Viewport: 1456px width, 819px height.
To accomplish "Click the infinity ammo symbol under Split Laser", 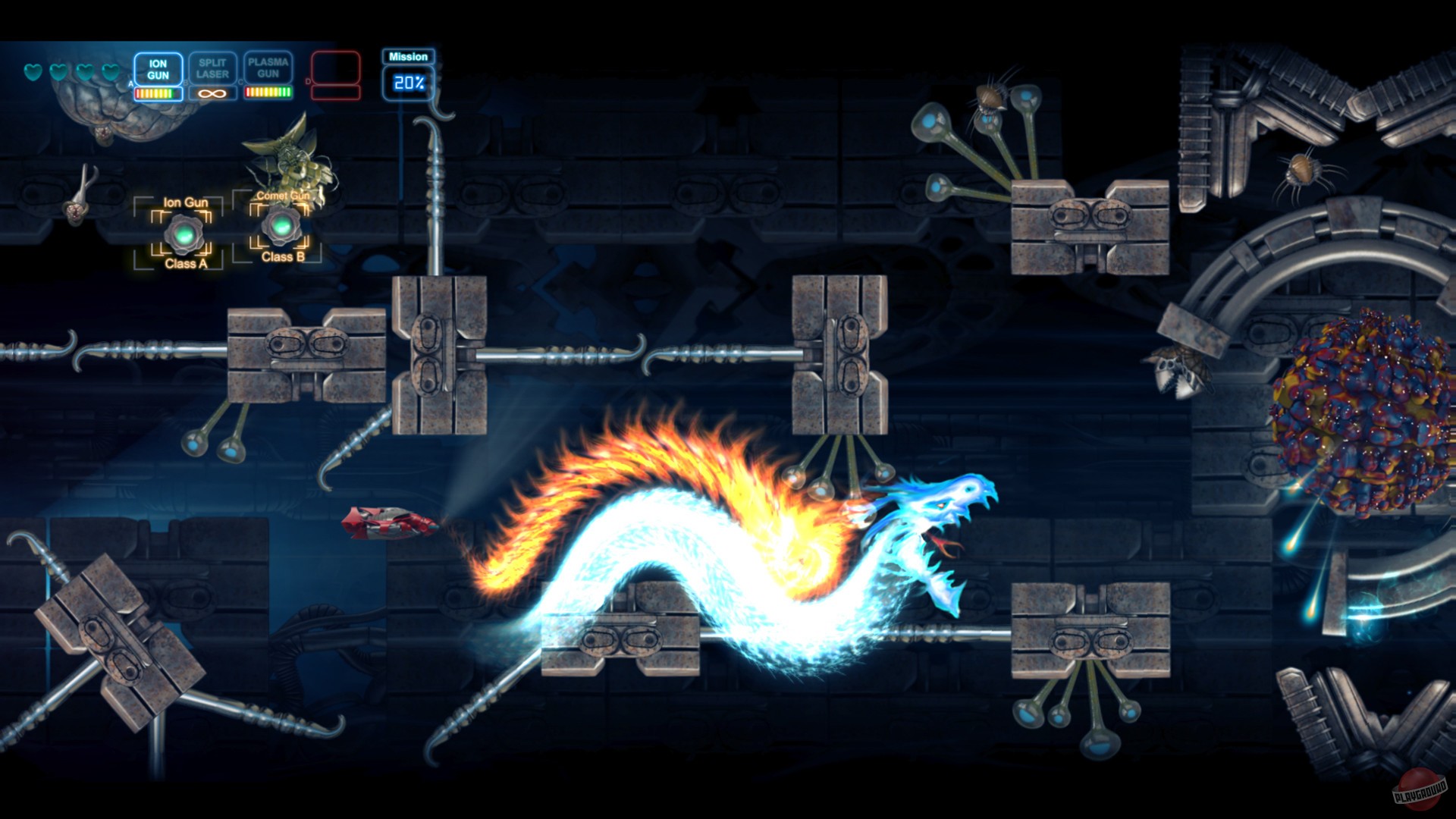I will click(x=211, y=93).
